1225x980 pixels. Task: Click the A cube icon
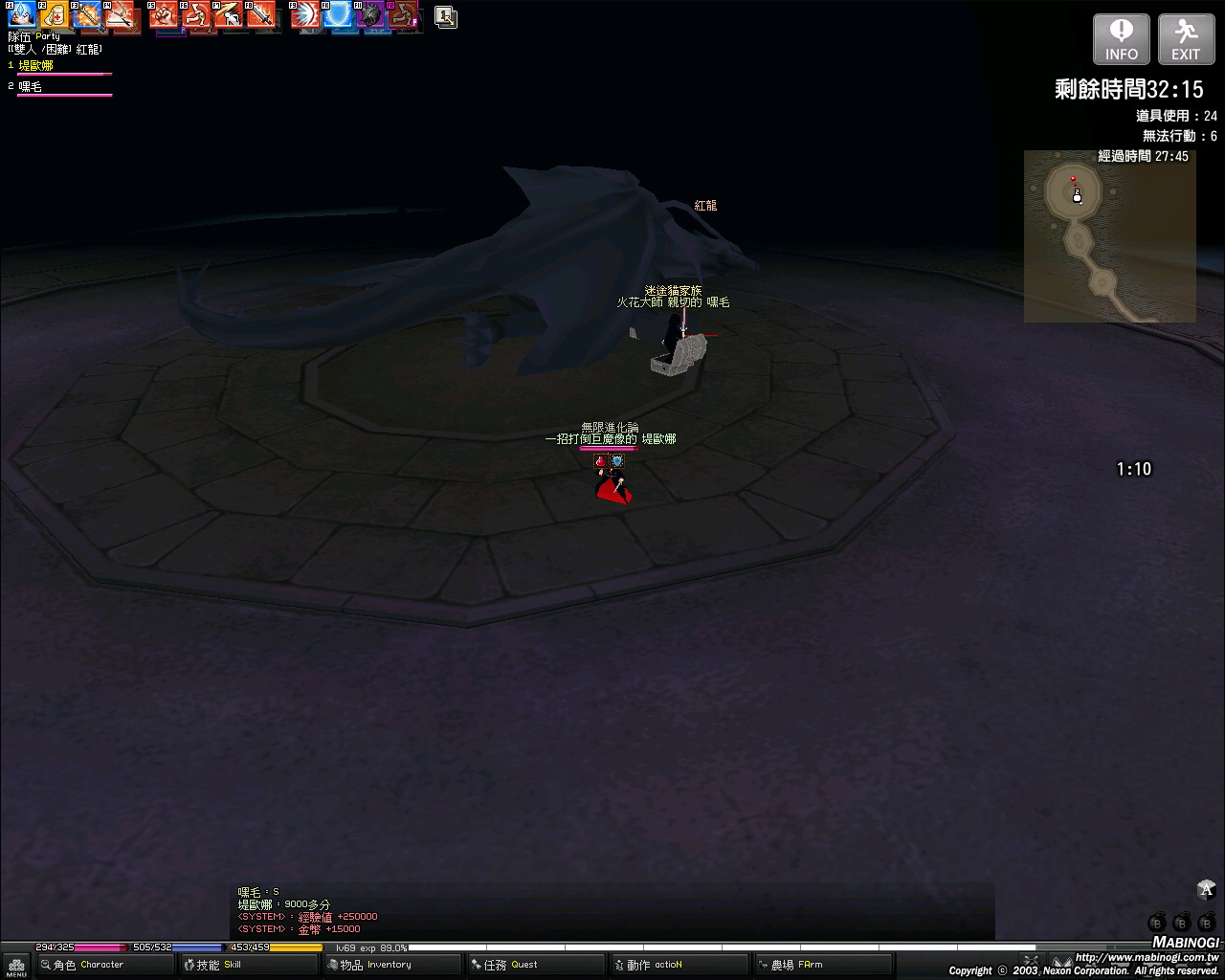[1206, 891]
